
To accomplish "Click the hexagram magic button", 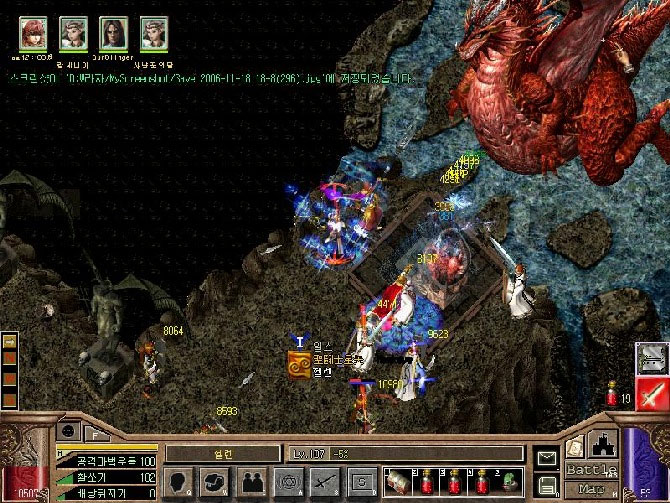I will click(291, 482).
